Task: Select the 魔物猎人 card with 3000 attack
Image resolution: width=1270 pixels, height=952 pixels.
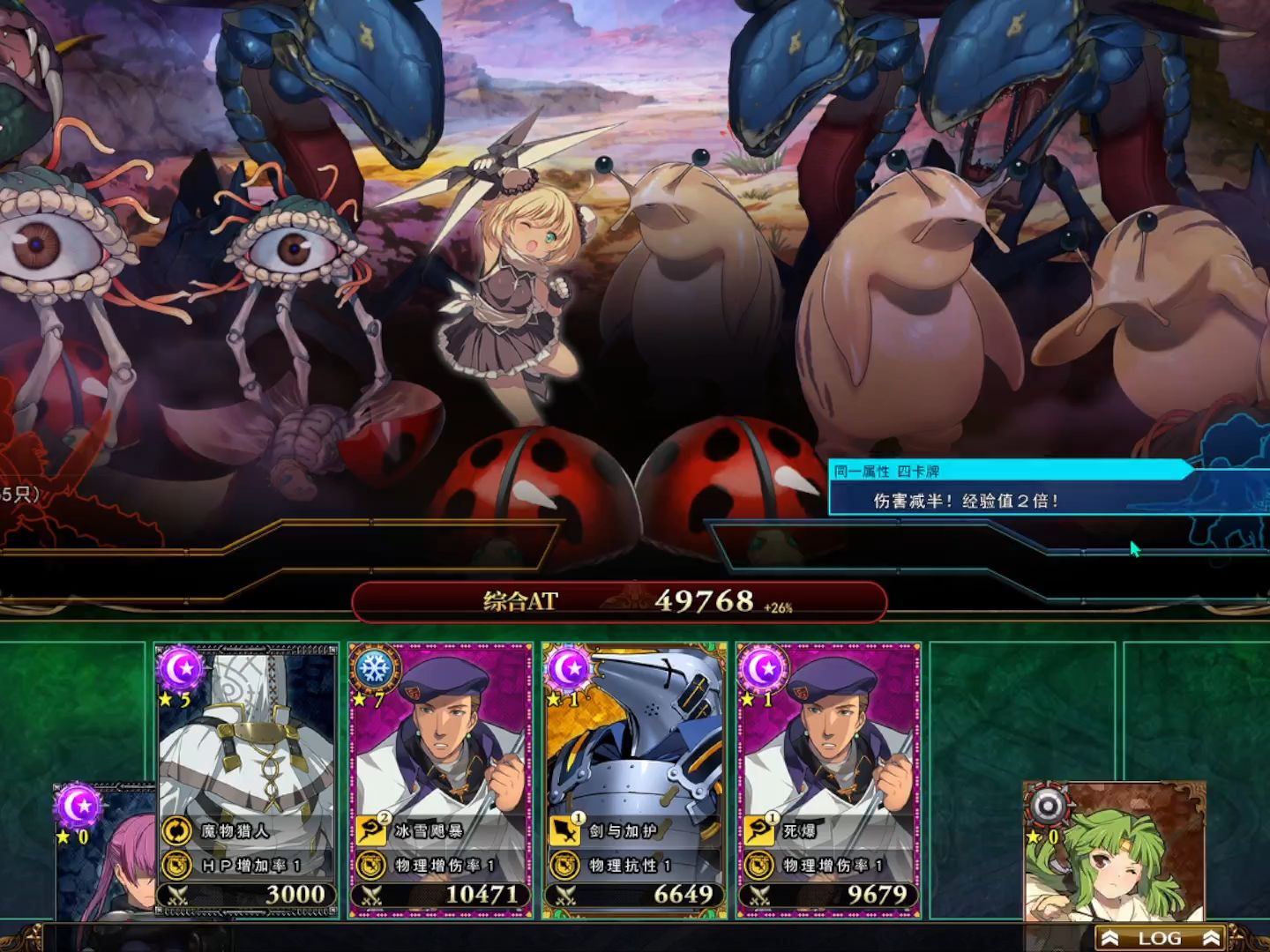Action: (247, 776)
